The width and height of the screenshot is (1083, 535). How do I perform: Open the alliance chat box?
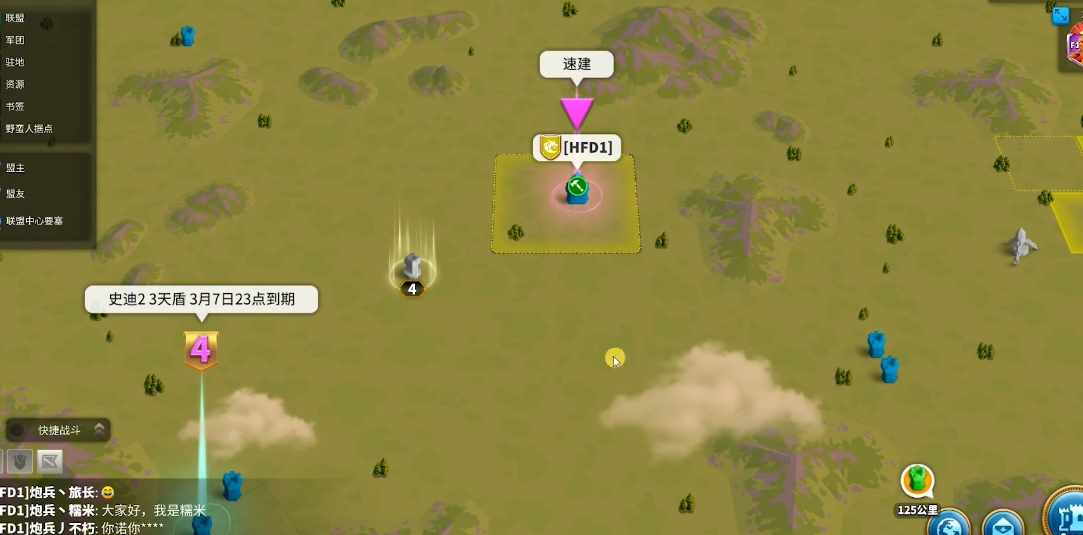tap(100, 509)
